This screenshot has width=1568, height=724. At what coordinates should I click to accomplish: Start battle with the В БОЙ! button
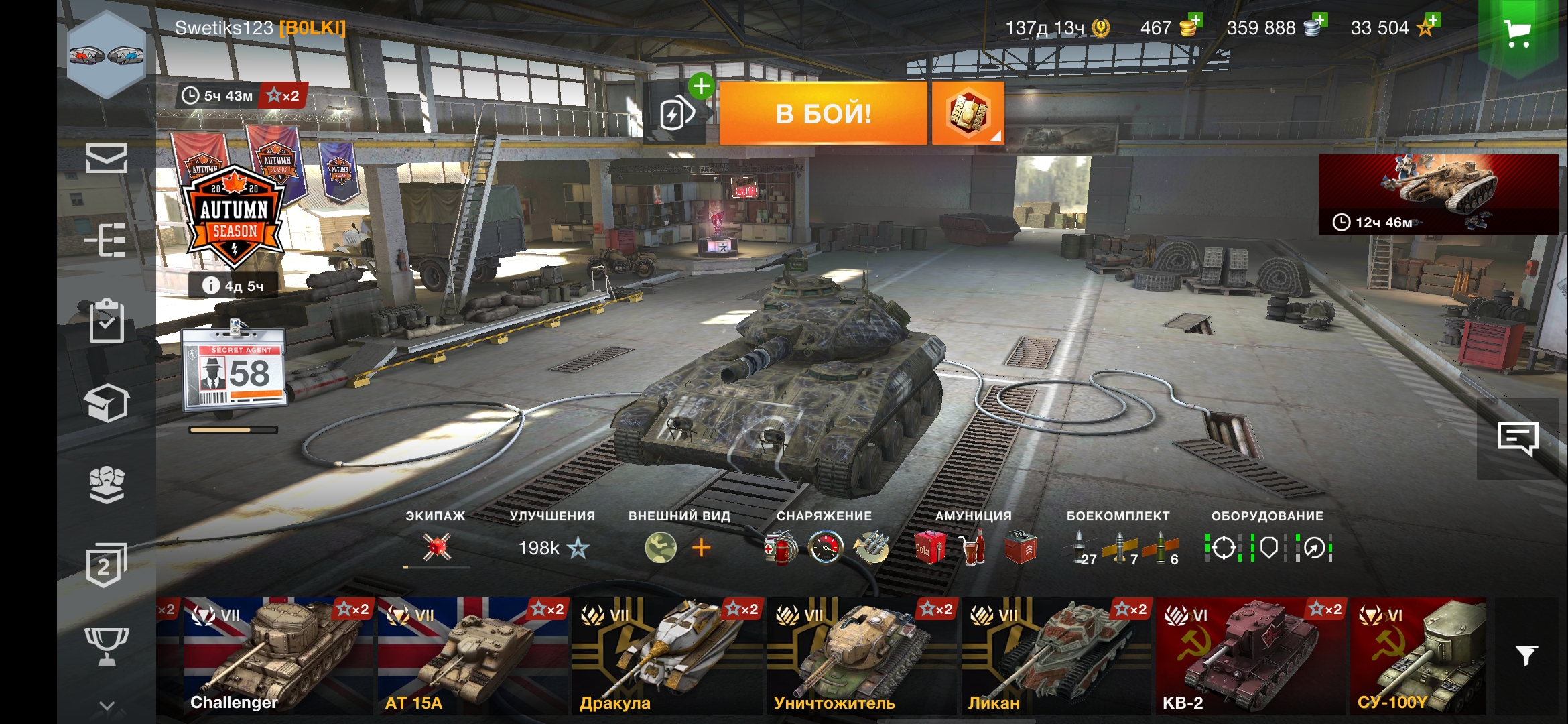coord(823,113)
